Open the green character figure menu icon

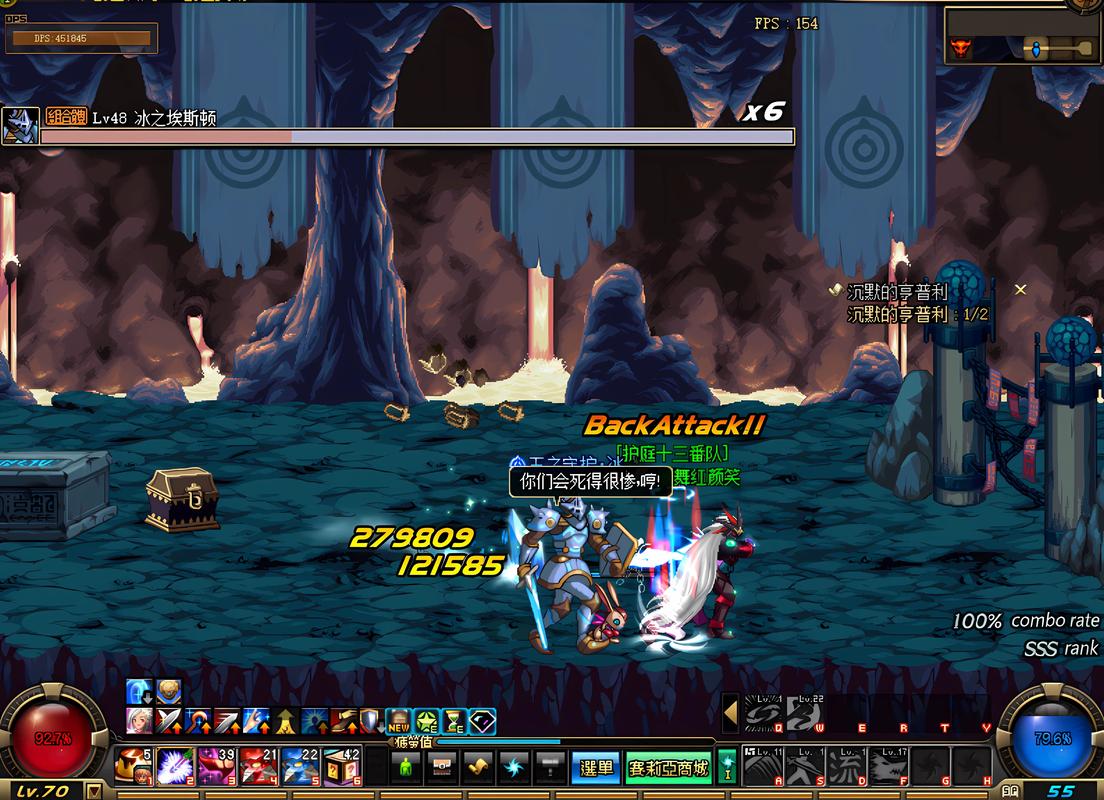(407, 768)
